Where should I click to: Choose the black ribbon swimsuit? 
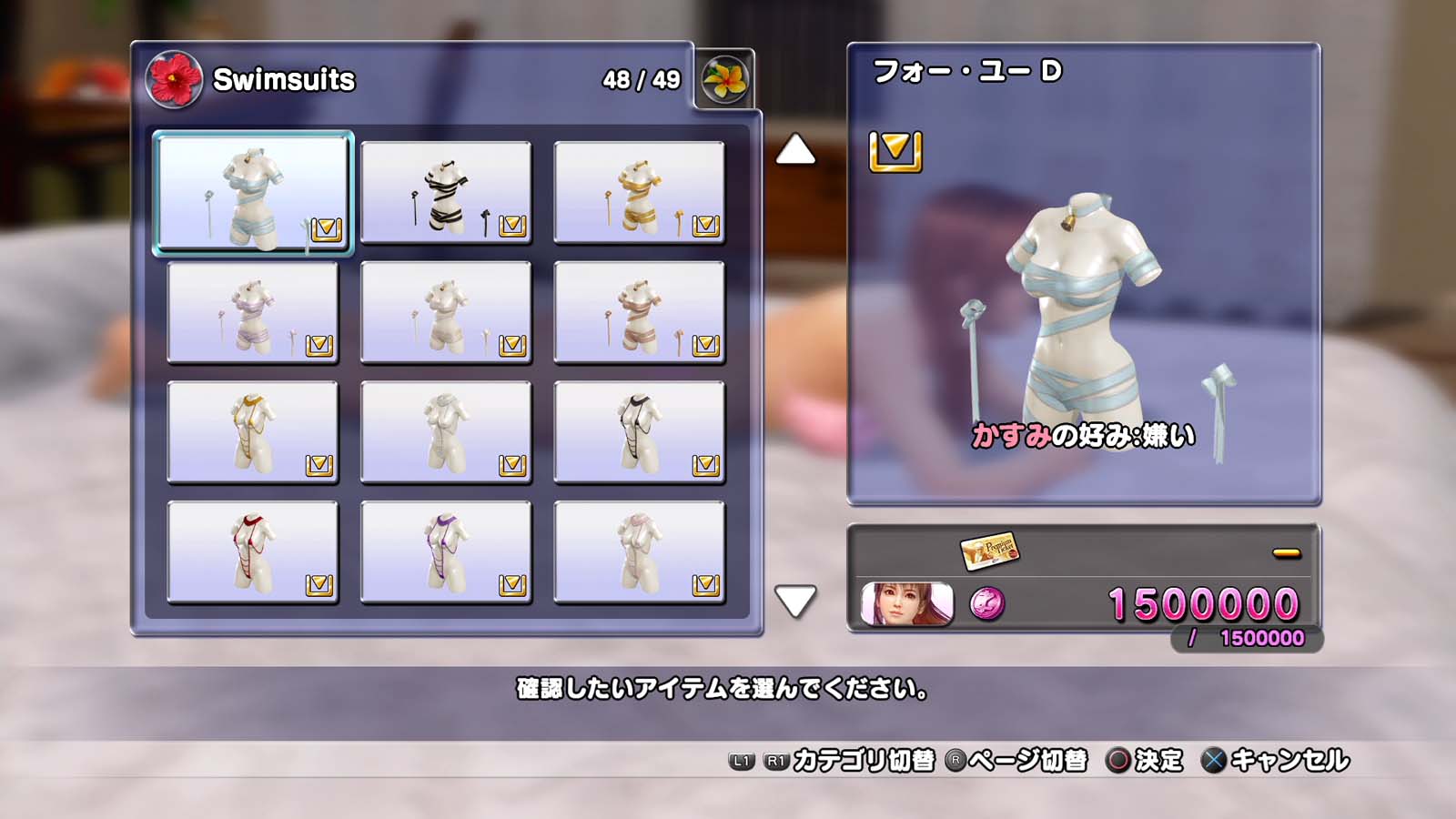446,192
